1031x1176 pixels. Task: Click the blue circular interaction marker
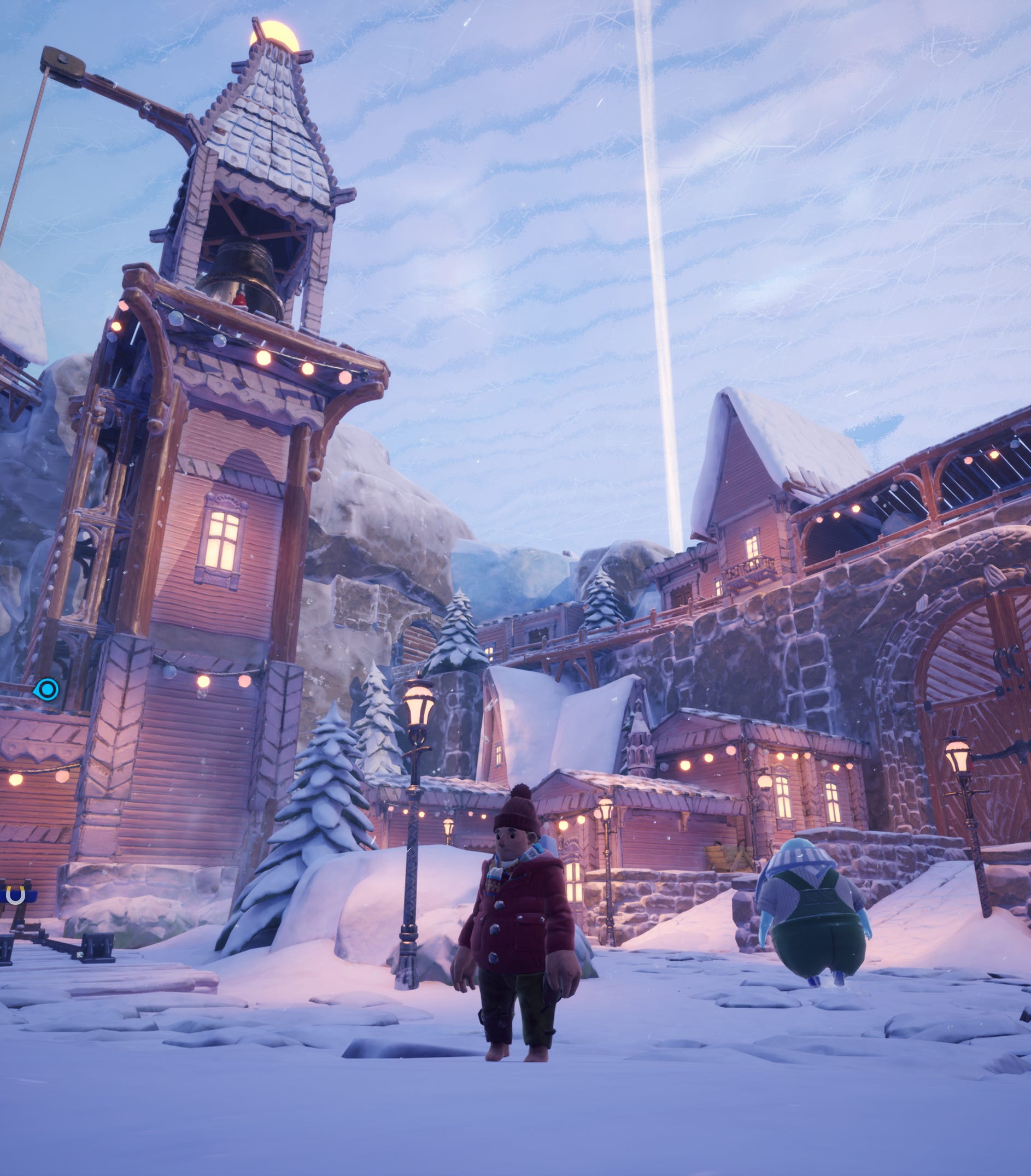[x=47, y=689]
